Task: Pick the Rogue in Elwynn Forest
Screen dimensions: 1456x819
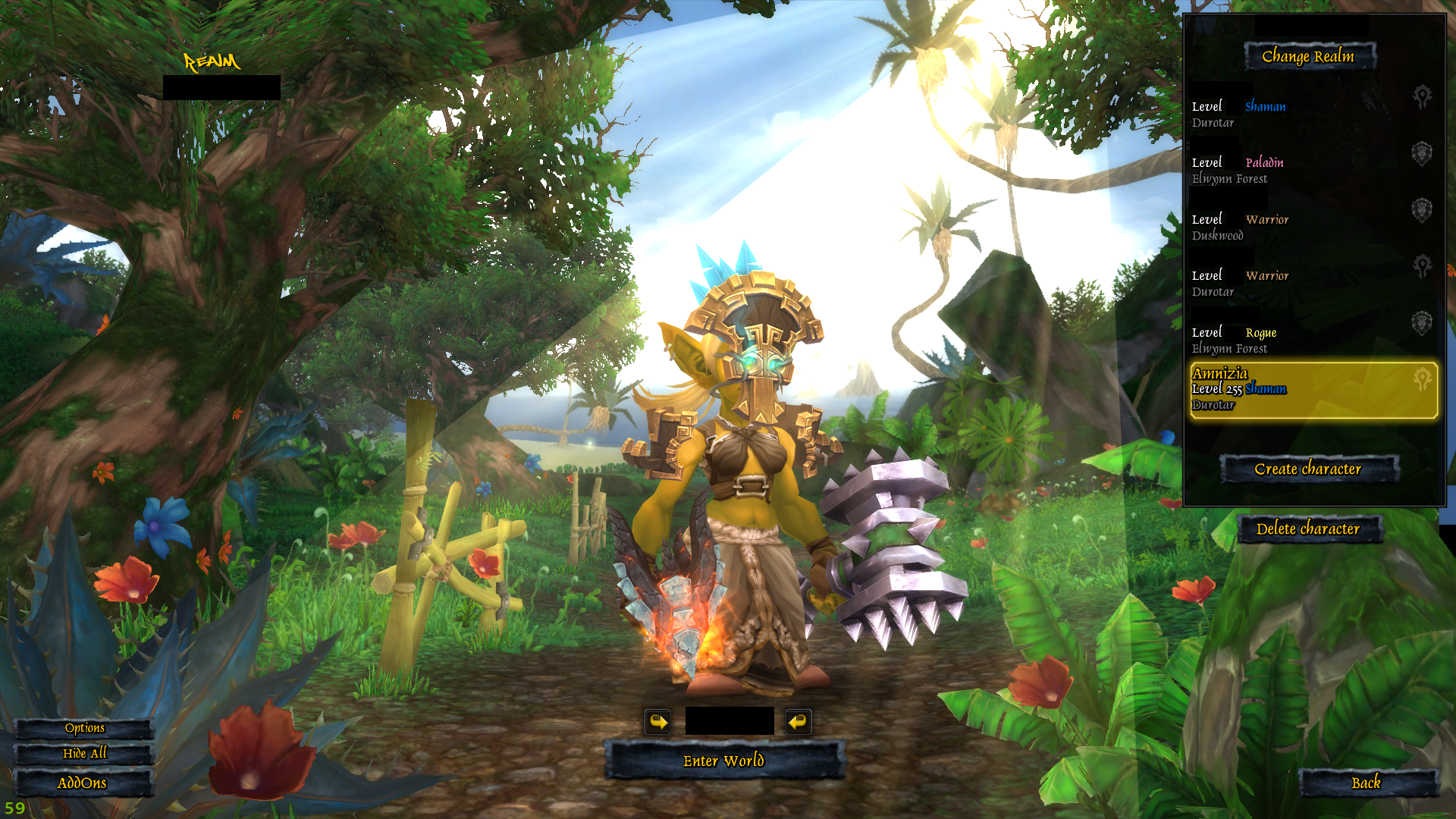Action: click(x=1312, y=337)
